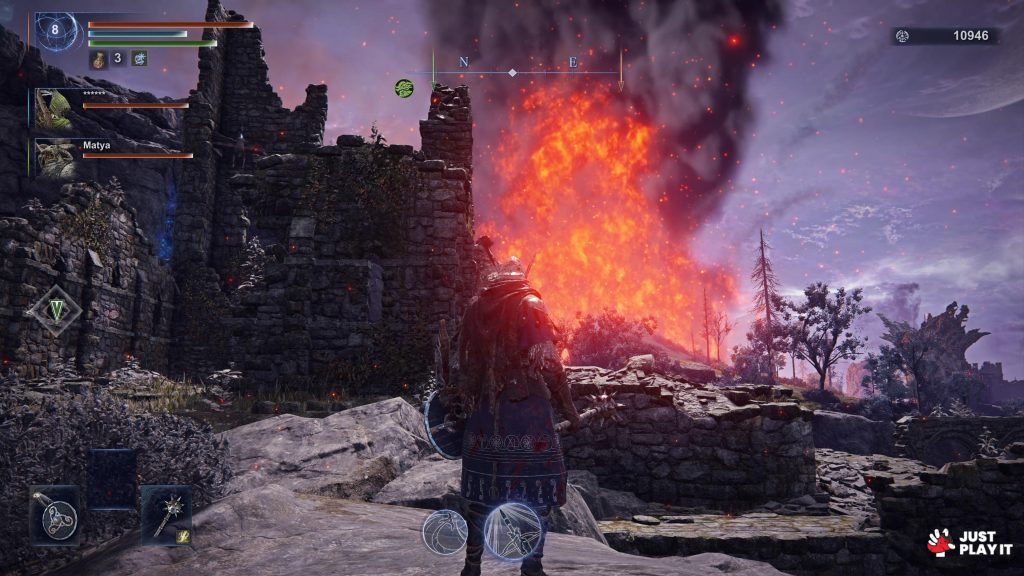Choose teammate Matya's portrait
The image size is (1024, 576).
[x=55, y=157]
